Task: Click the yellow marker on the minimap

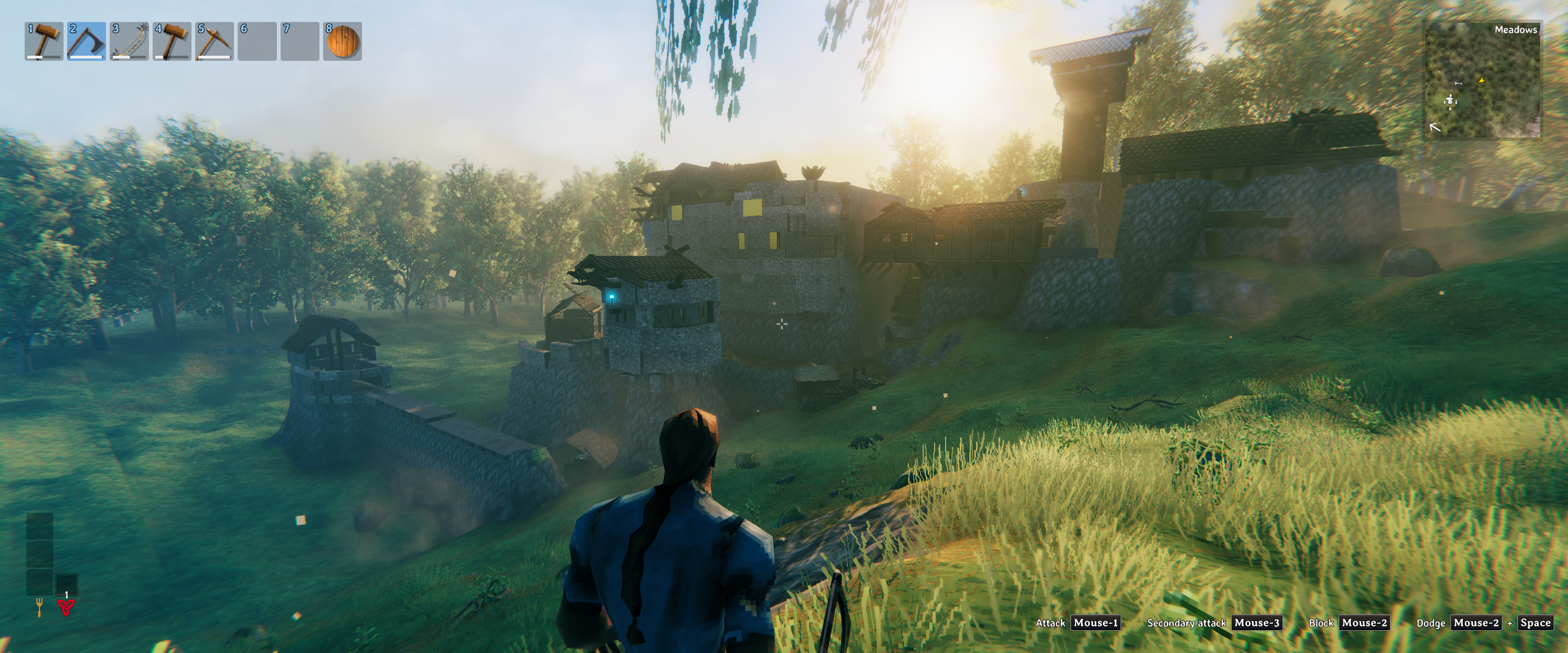Action: 1482,80
